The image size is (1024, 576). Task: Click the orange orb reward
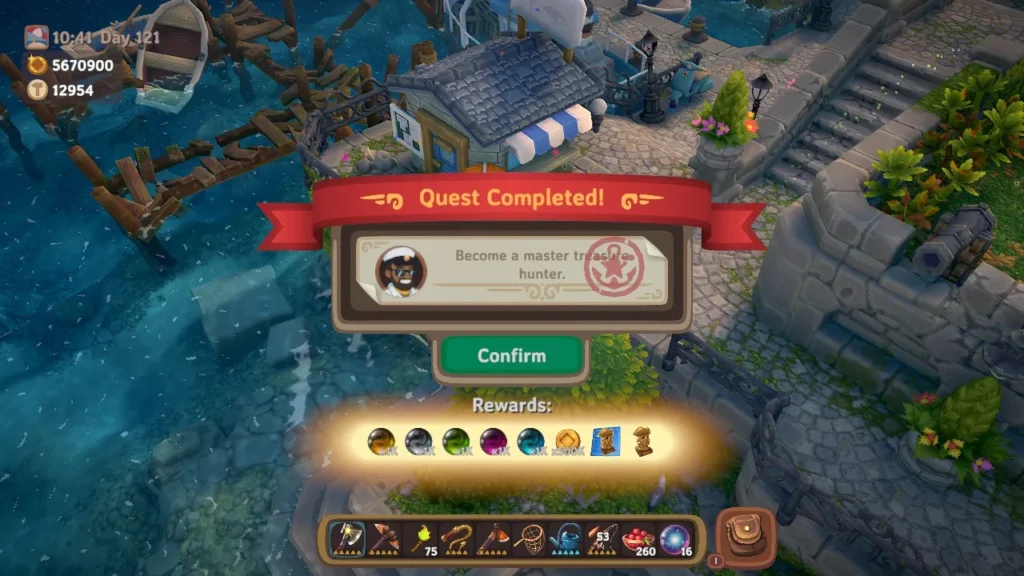pos(381,441)
